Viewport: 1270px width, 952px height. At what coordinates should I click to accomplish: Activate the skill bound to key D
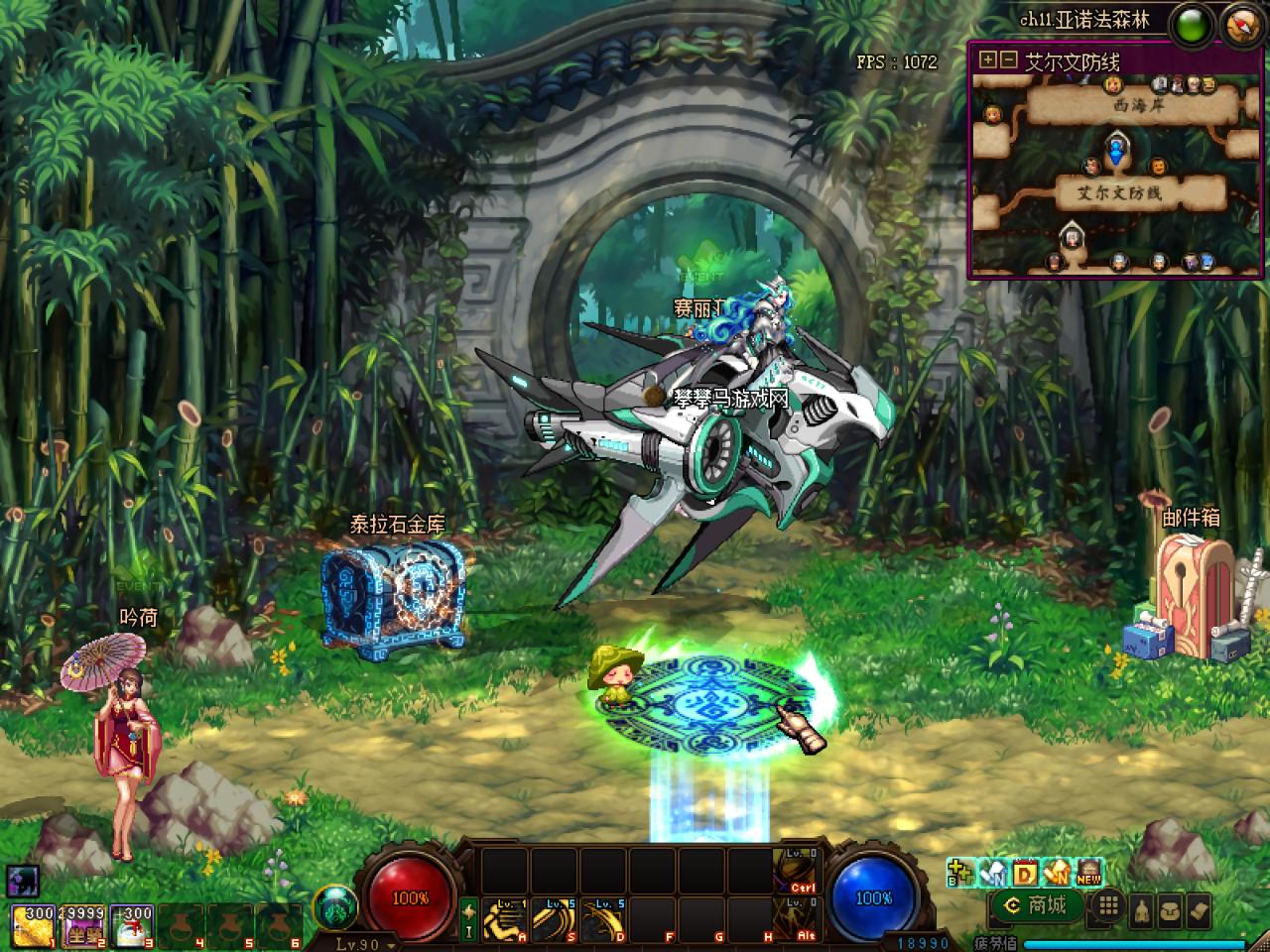[603, 921]
